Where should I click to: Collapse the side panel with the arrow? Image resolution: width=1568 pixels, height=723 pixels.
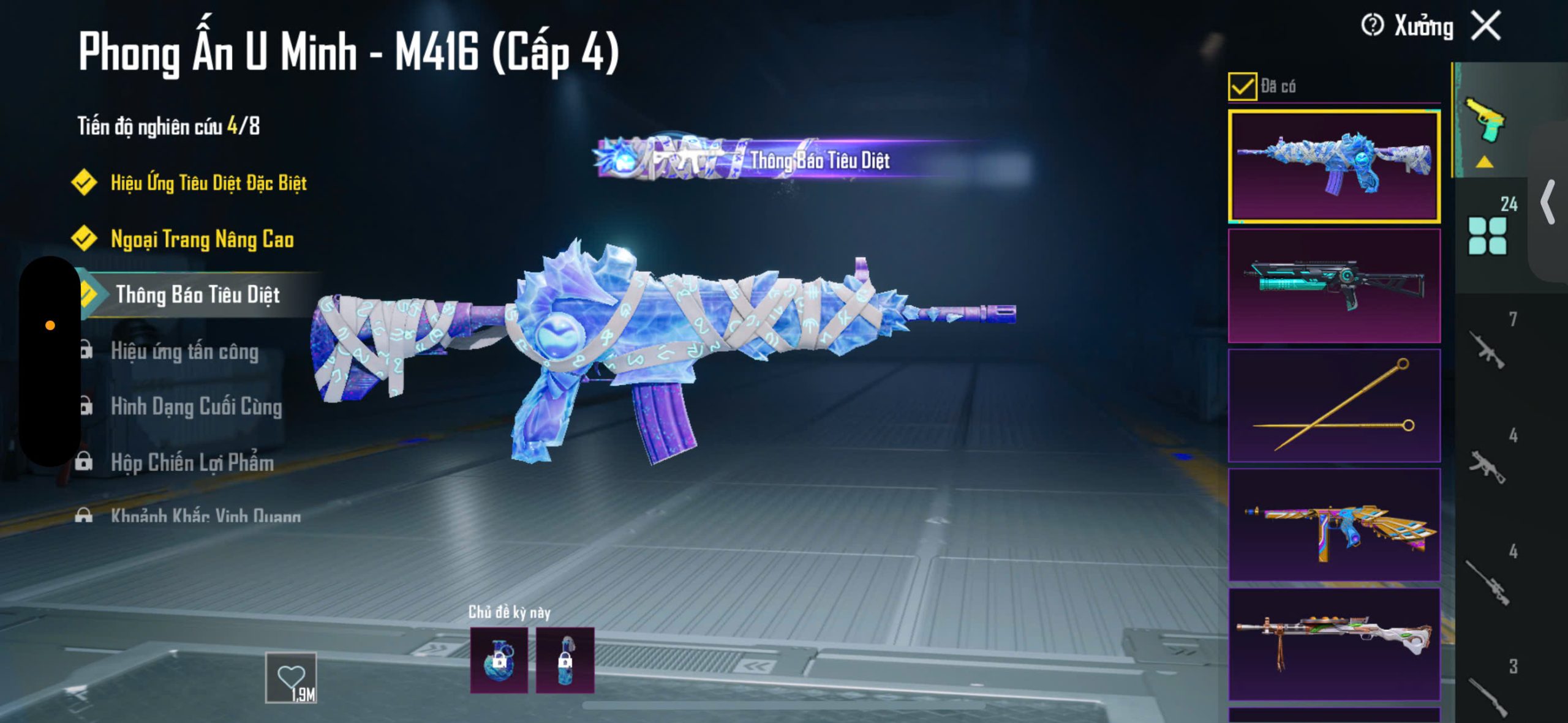pyautogui.click(x=1548, y=202)
